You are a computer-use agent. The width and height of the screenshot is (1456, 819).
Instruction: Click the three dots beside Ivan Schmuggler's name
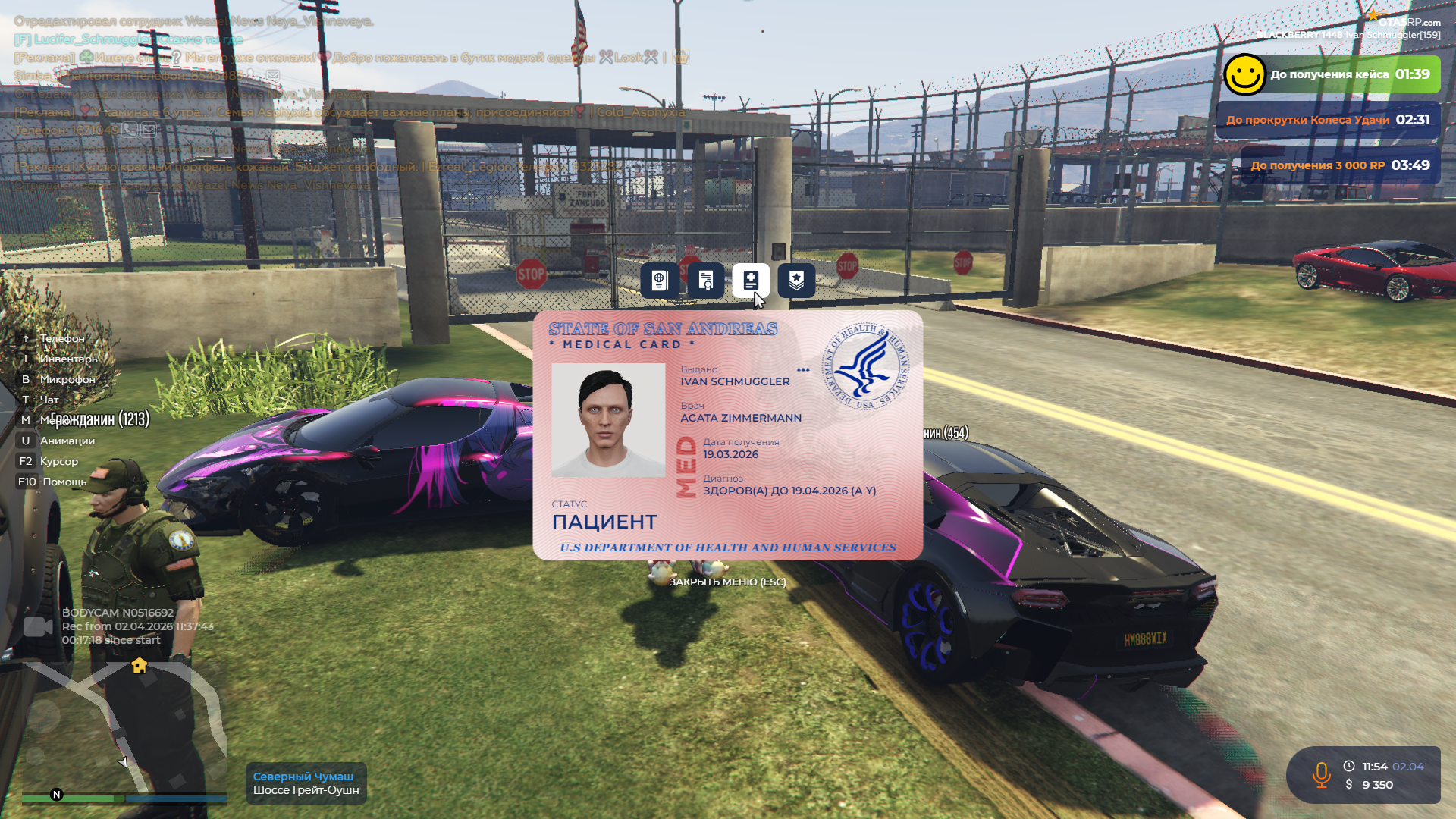point(803,370)
